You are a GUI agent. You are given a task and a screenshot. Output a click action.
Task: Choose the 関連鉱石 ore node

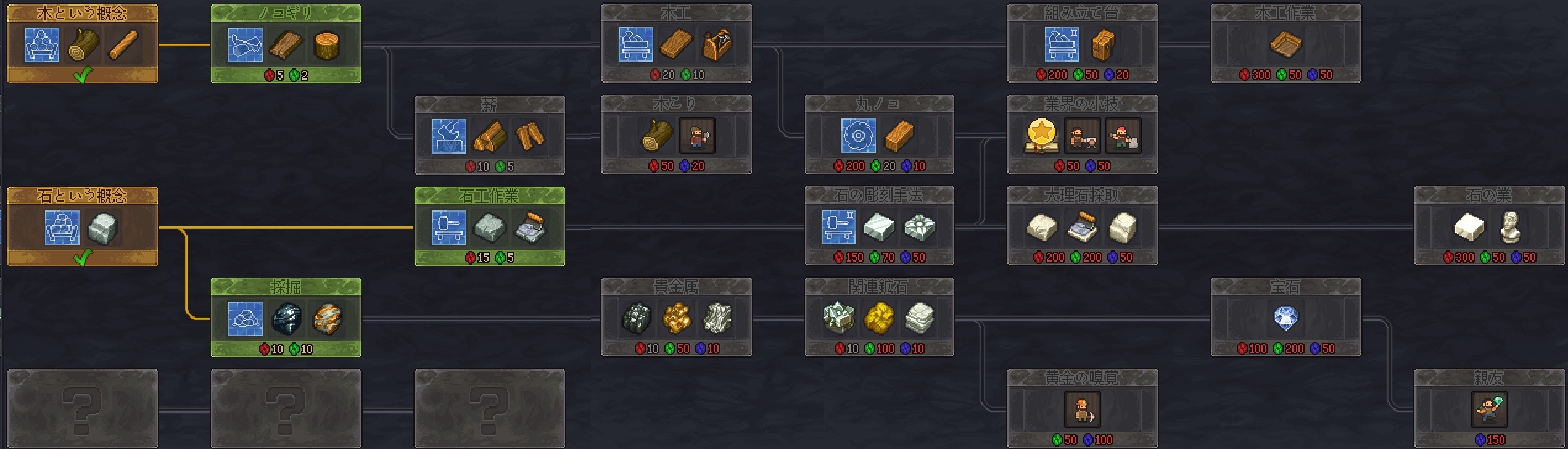click(879, 318)
